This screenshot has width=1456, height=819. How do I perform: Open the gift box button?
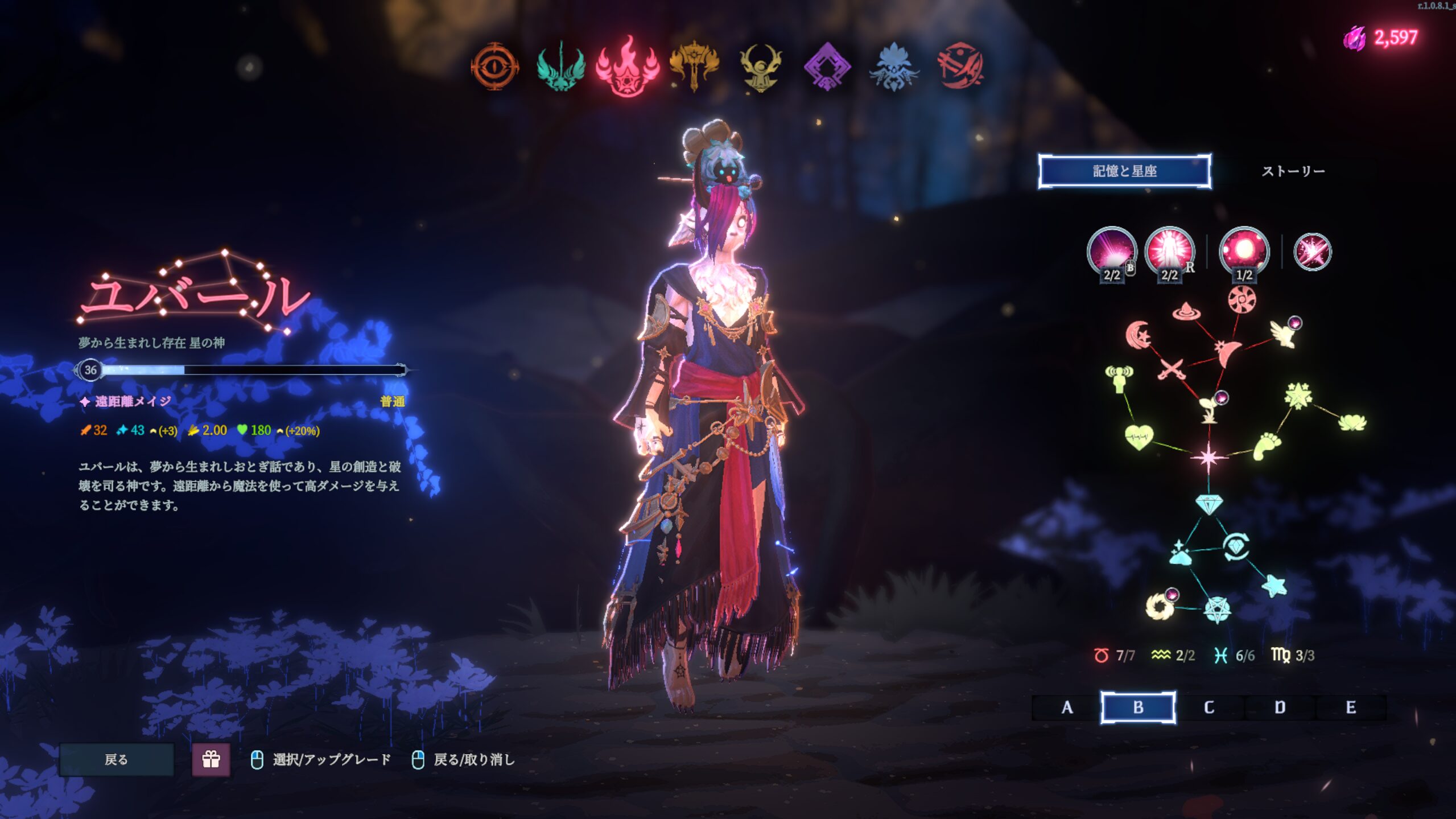point(211,759)
